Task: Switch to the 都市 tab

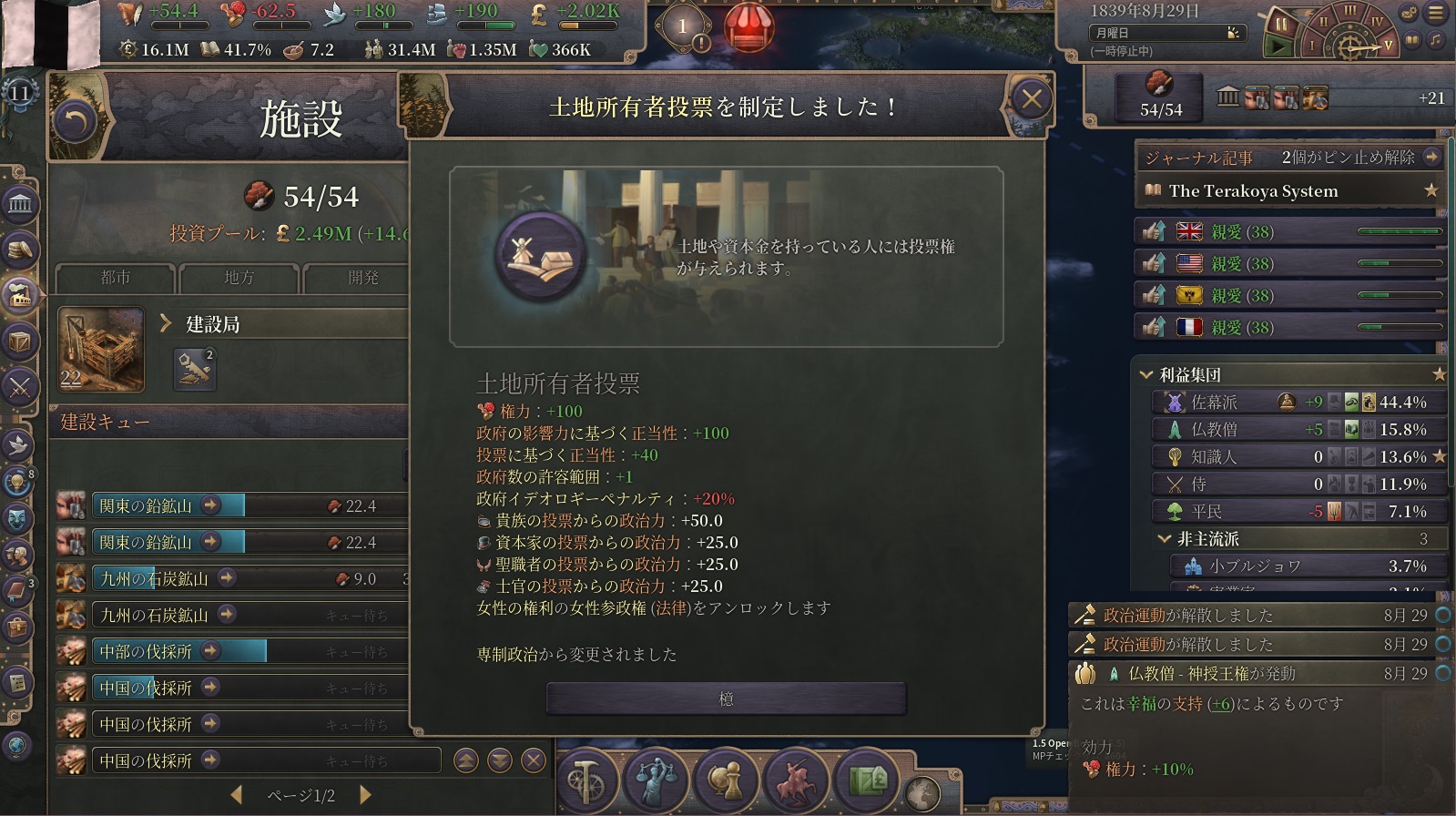Action: tap(115, 277)
